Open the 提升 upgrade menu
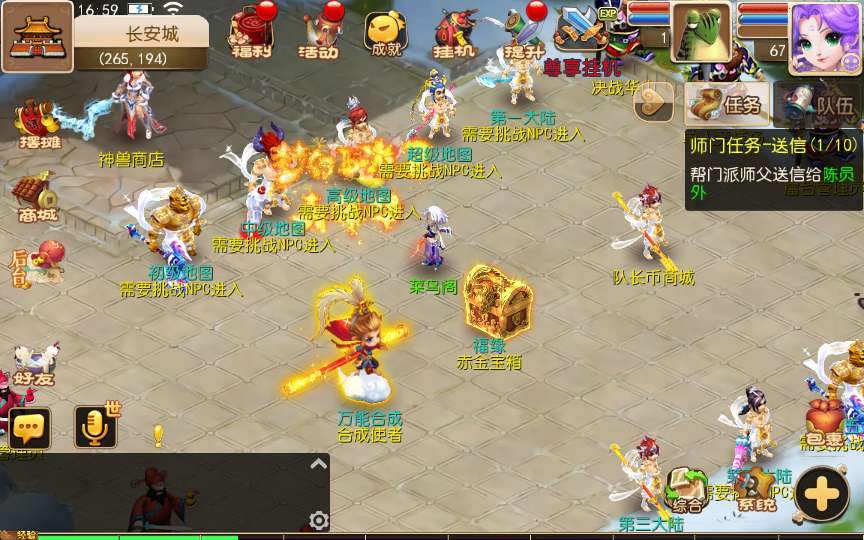Viewport: 864px width, 540px height. click(523, 32)
